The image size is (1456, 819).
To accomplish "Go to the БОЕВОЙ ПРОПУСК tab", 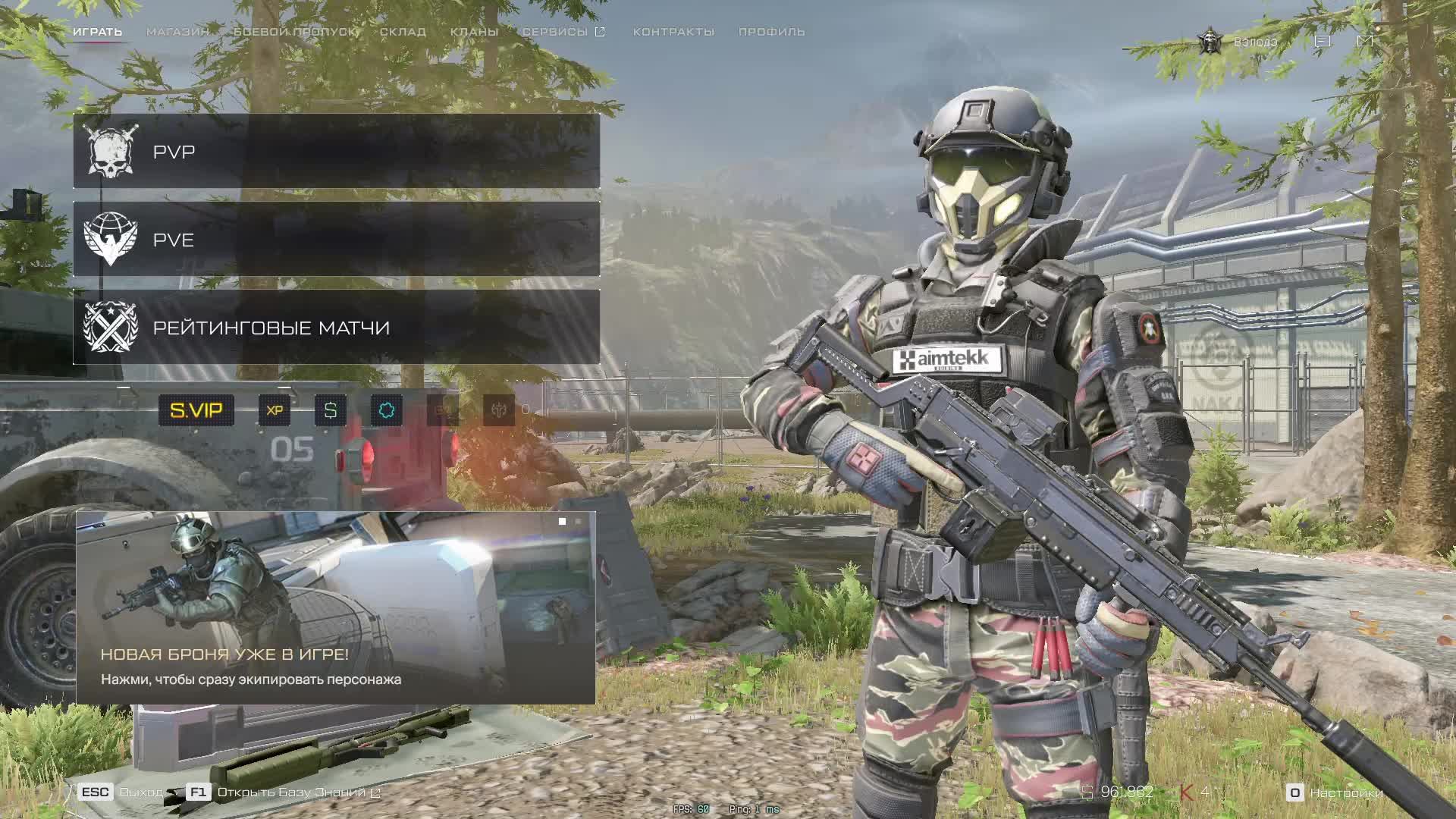I will pos(294,32).
